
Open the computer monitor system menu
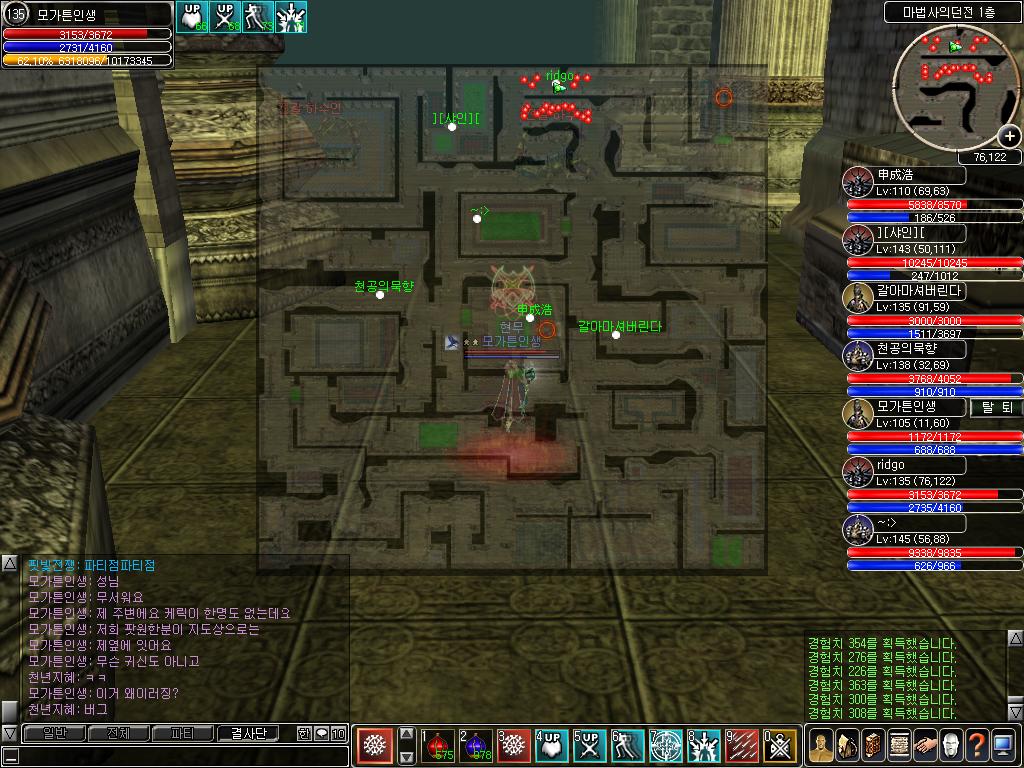1002,745
